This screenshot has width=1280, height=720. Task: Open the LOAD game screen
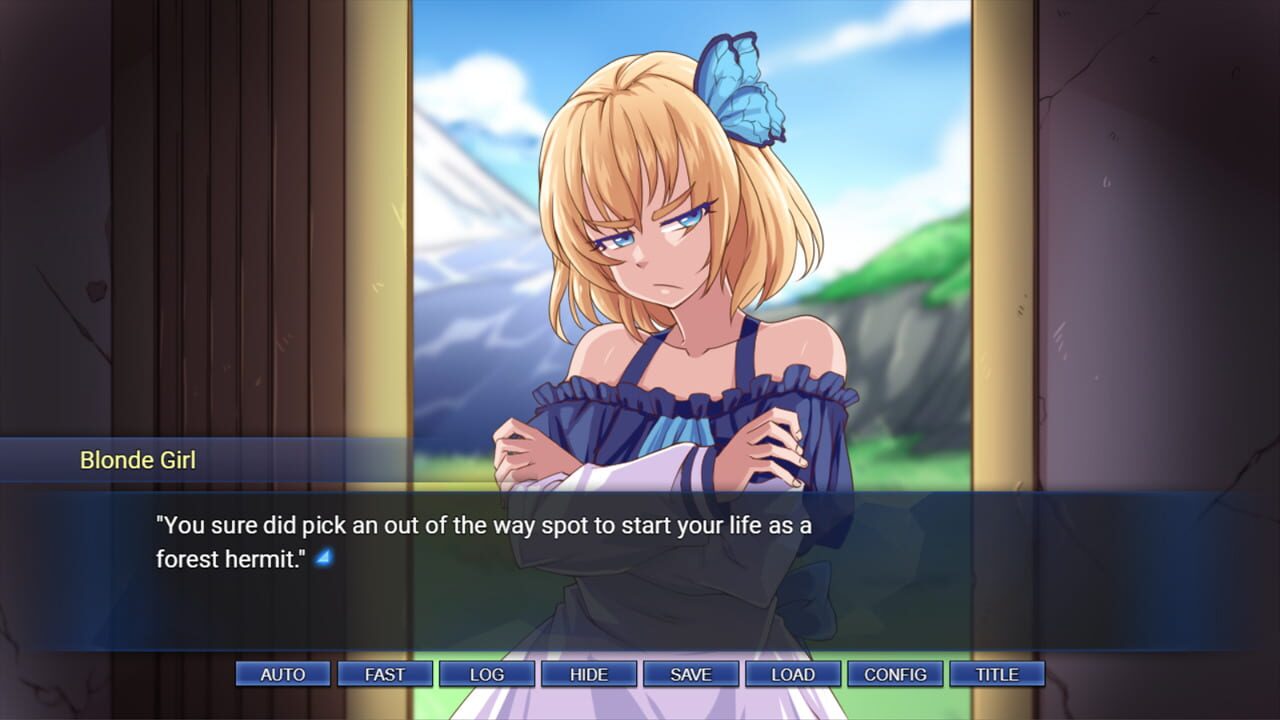coord(793,674)
